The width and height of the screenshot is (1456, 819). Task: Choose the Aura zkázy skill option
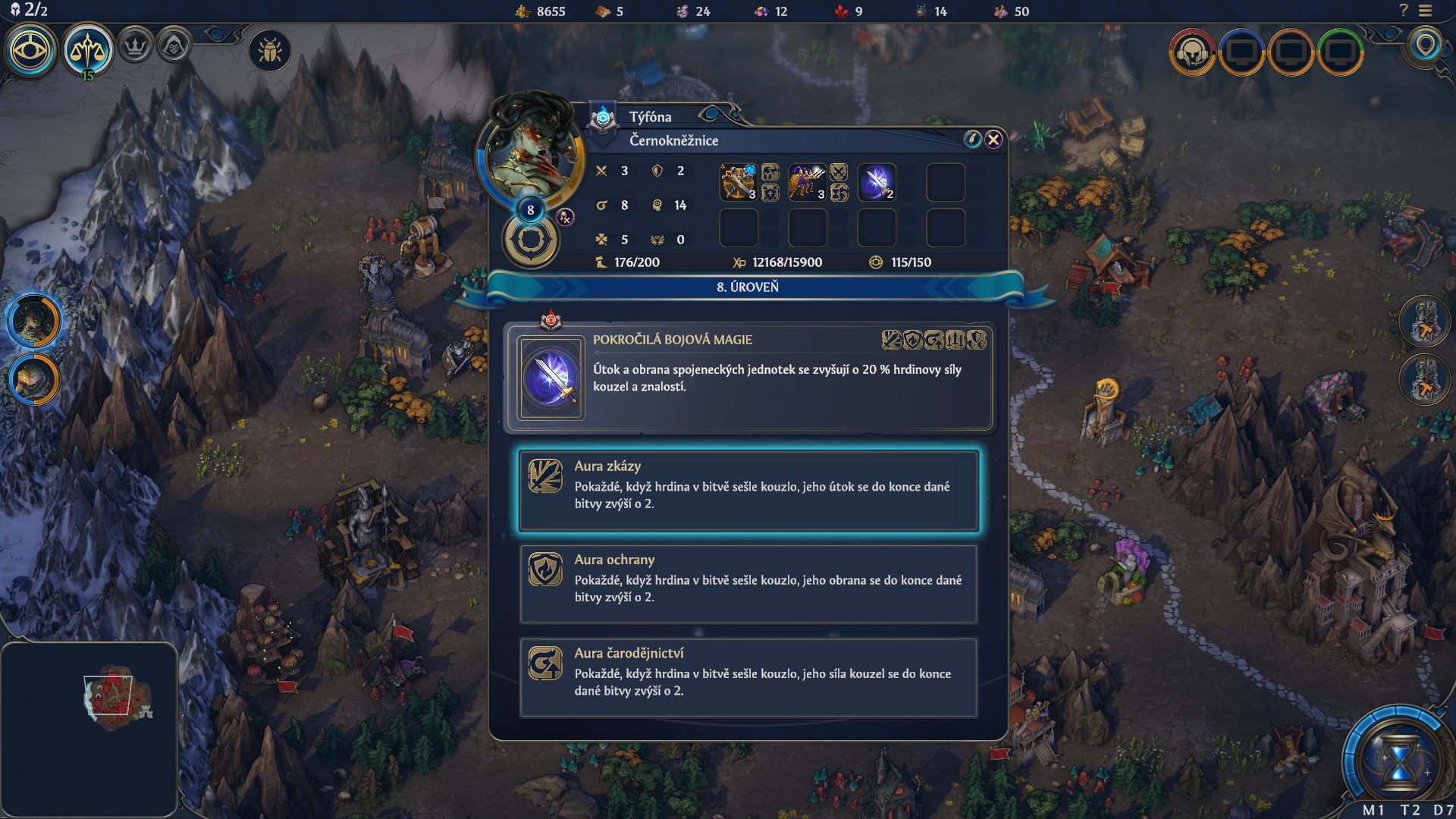pyautogui.click(x=748, y=491)
